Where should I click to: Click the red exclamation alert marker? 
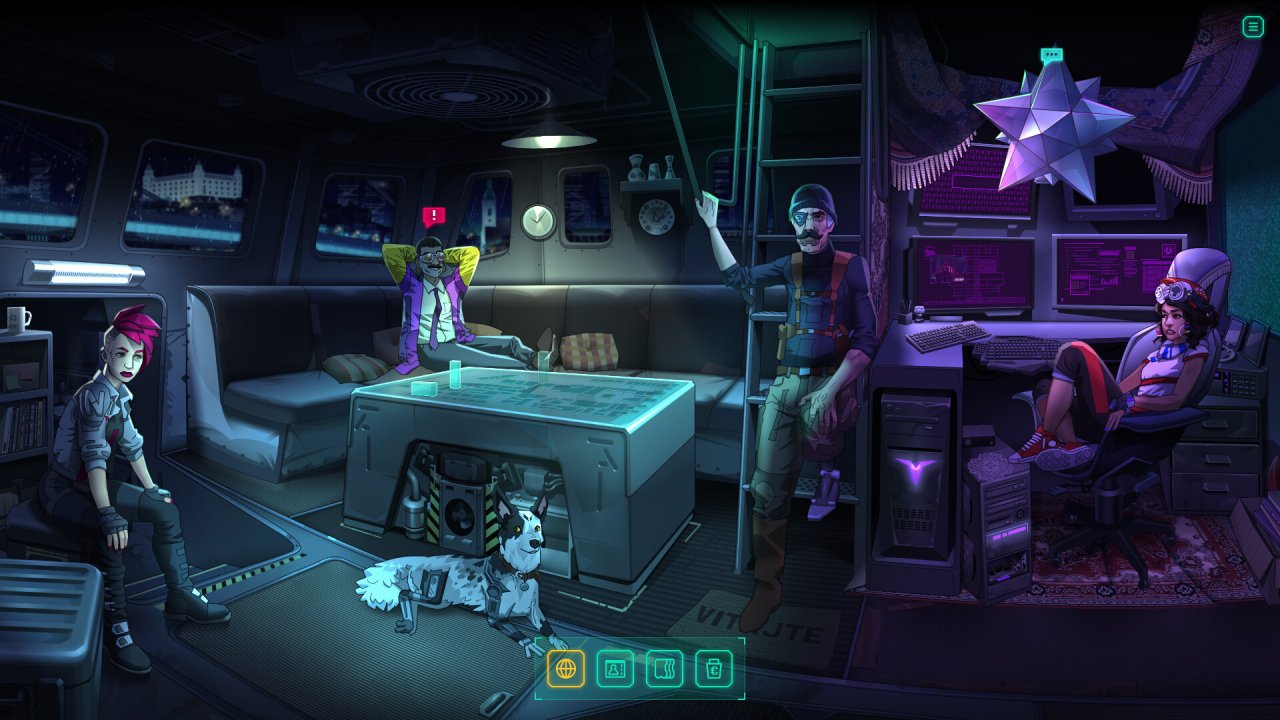[433, 216]
